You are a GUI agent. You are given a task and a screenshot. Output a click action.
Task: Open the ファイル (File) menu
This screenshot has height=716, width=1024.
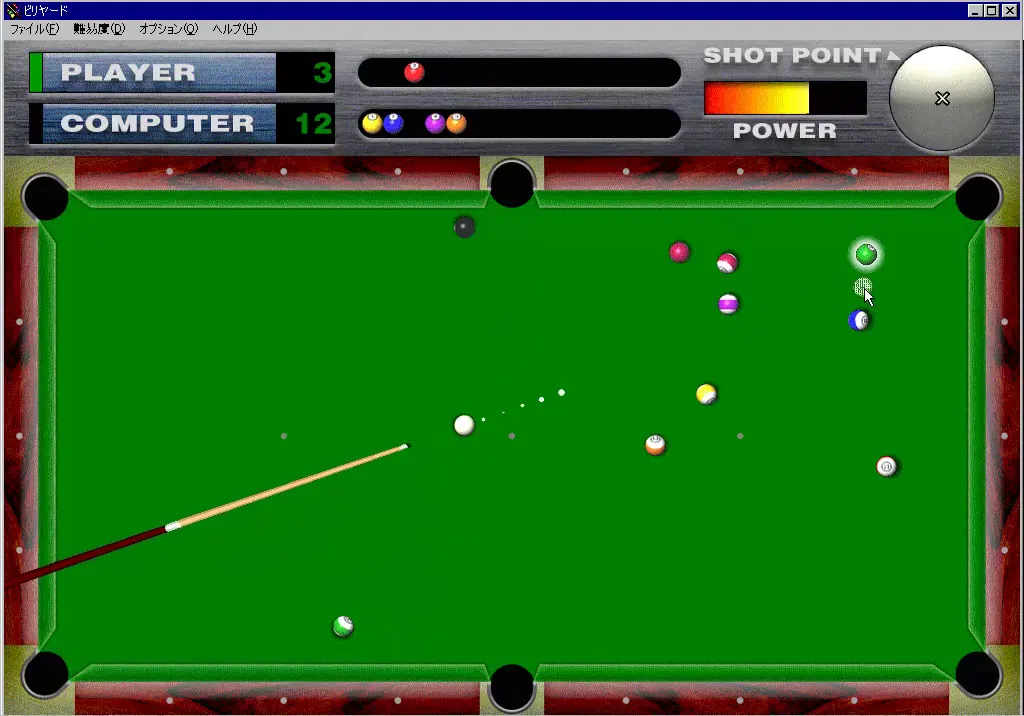point(34,29)
